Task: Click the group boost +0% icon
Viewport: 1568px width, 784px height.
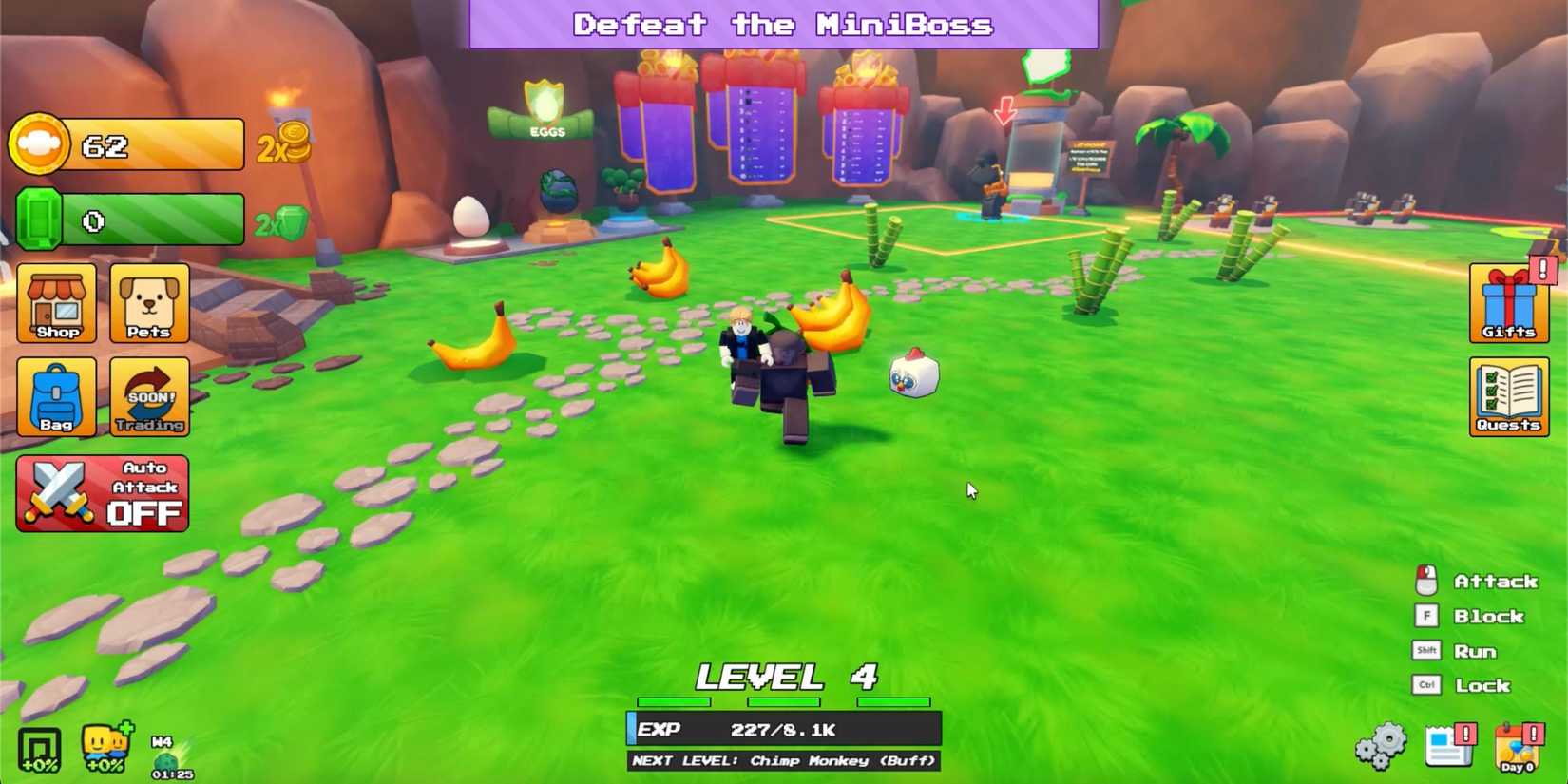Action: pos(38,749)
